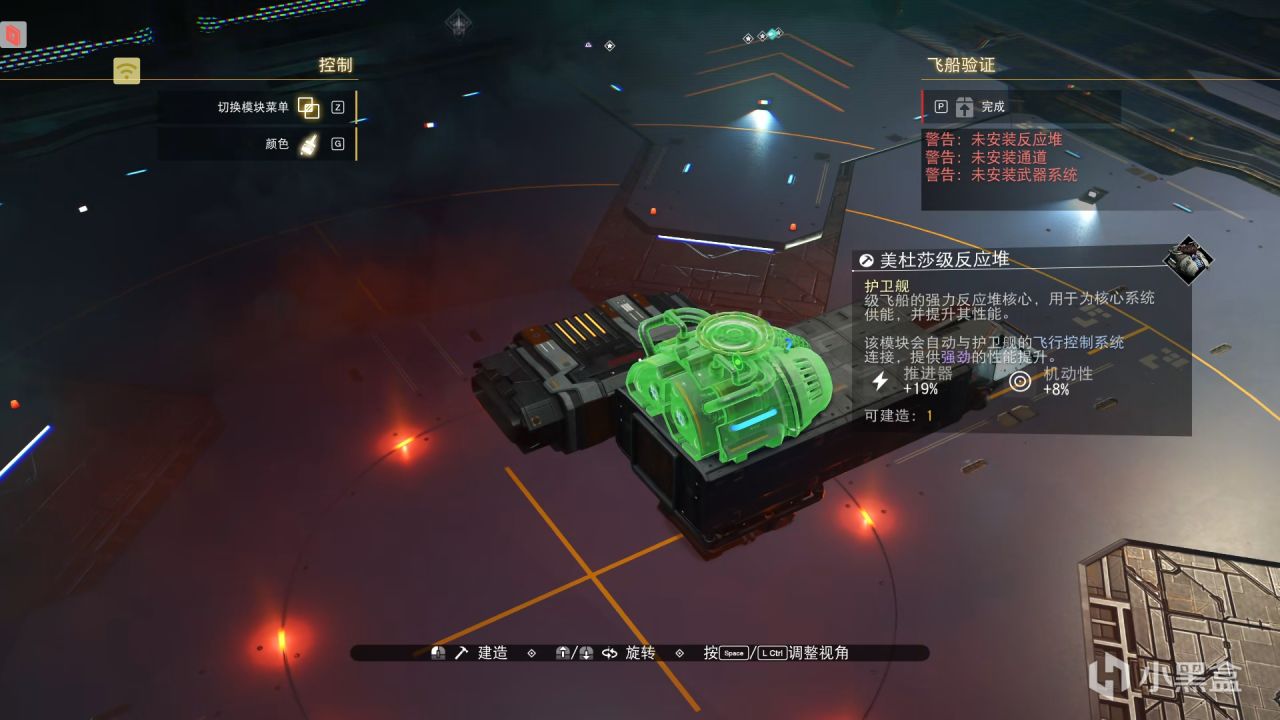Click the target icon next to 机动性 +8%
The image size is (1280, 720).
pos(1022,381)
